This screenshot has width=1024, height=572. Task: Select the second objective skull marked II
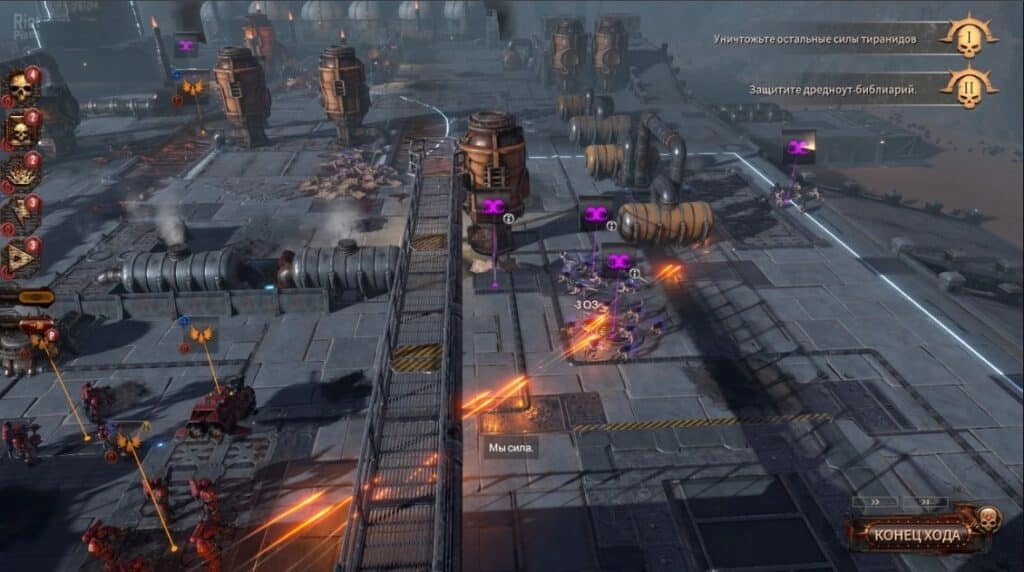click(968, 89)
